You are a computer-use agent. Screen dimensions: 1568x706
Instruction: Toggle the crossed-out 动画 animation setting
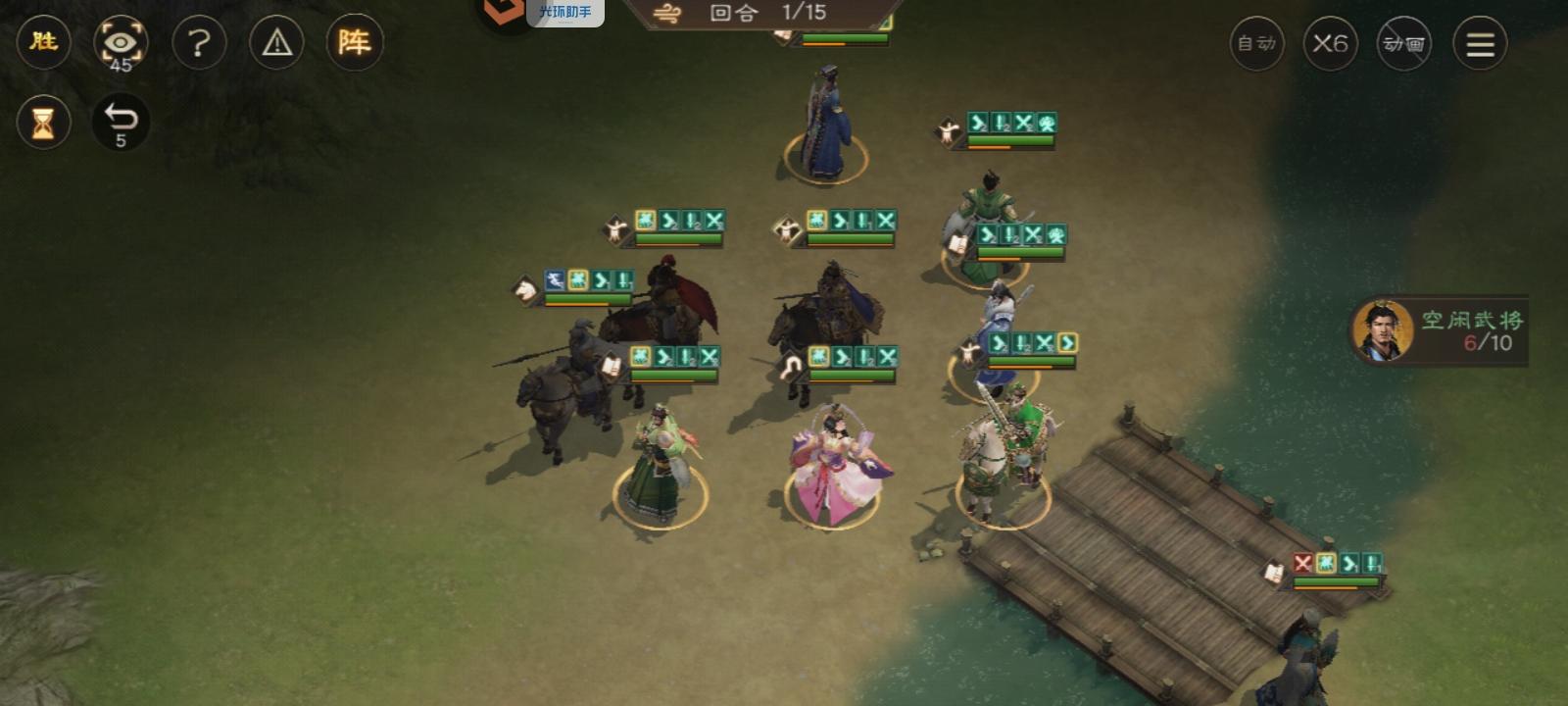click(x=1404, y=44)
